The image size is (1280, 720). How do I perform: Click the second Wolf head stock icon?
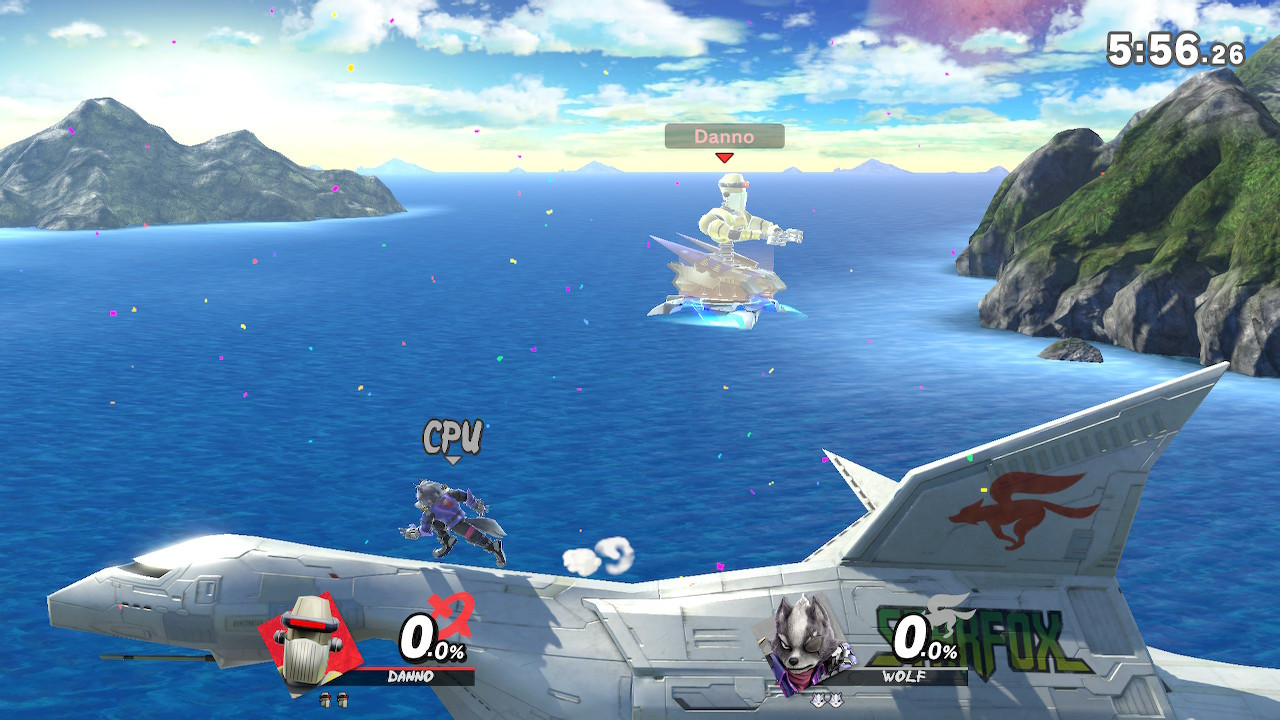[x=835, y=699]
